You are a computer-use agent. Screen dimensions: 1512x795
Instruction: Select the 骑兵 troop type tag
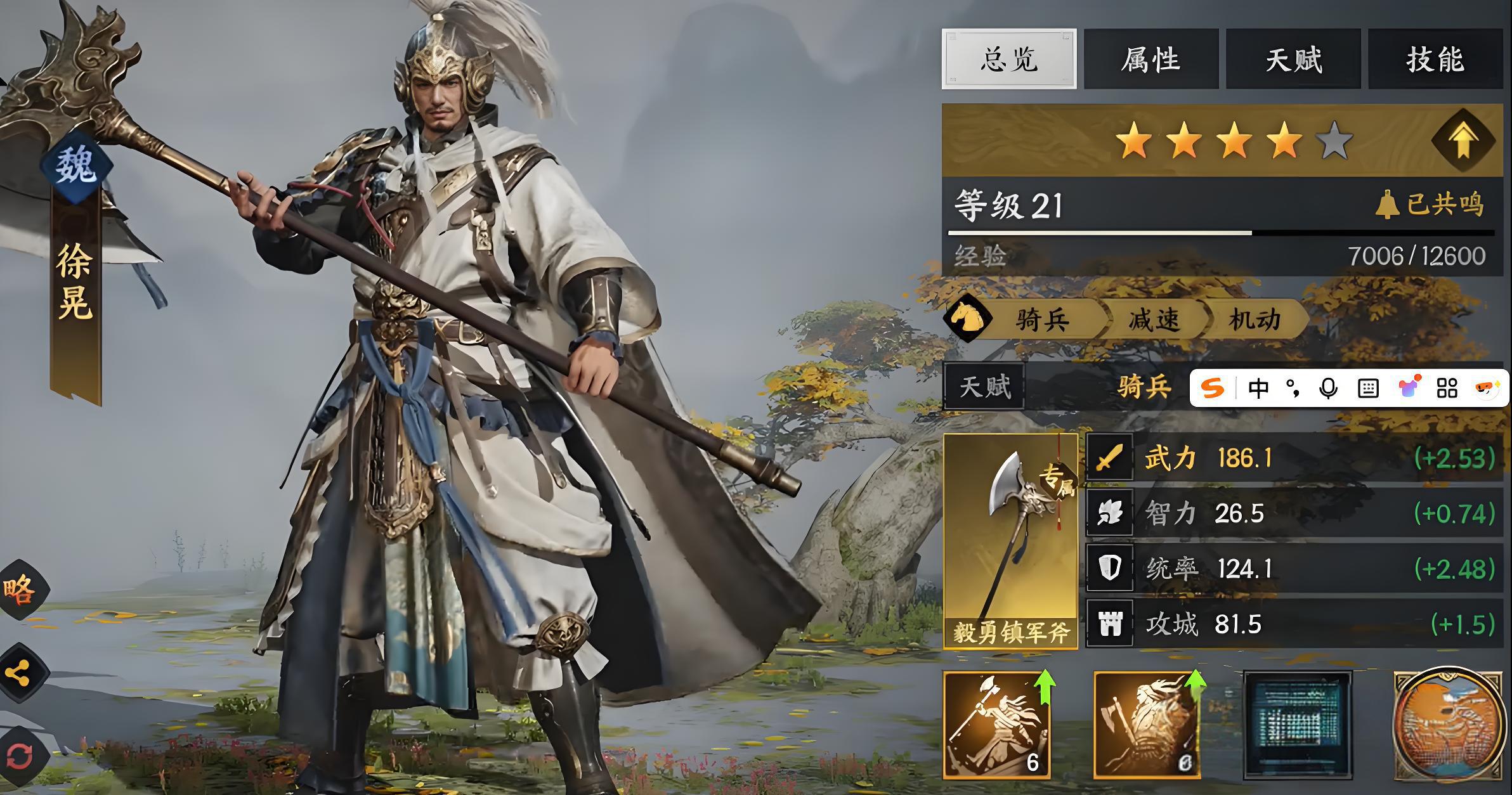pos(1041,320)
